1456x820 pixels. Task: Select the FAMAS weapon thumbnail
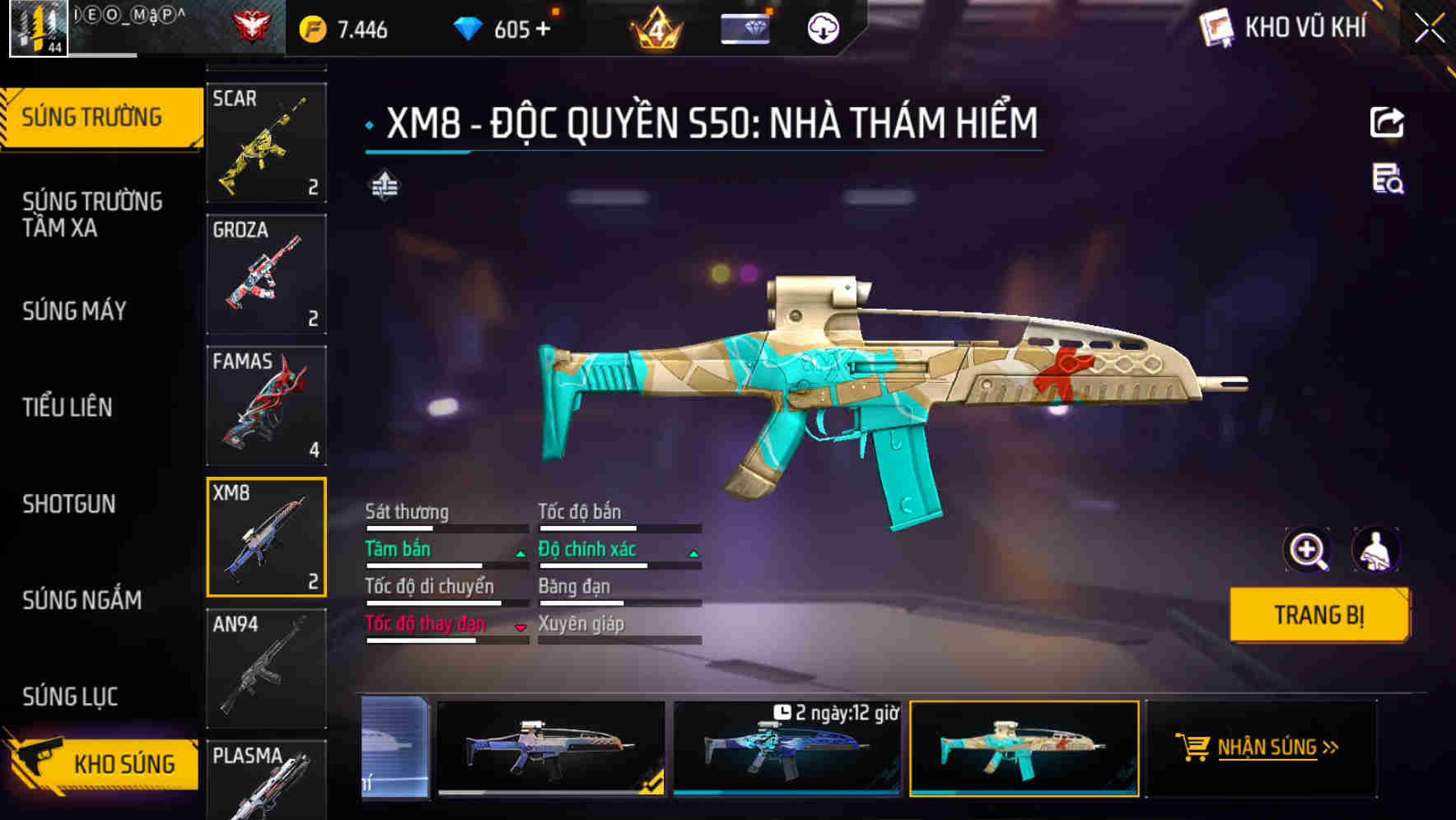265,405
